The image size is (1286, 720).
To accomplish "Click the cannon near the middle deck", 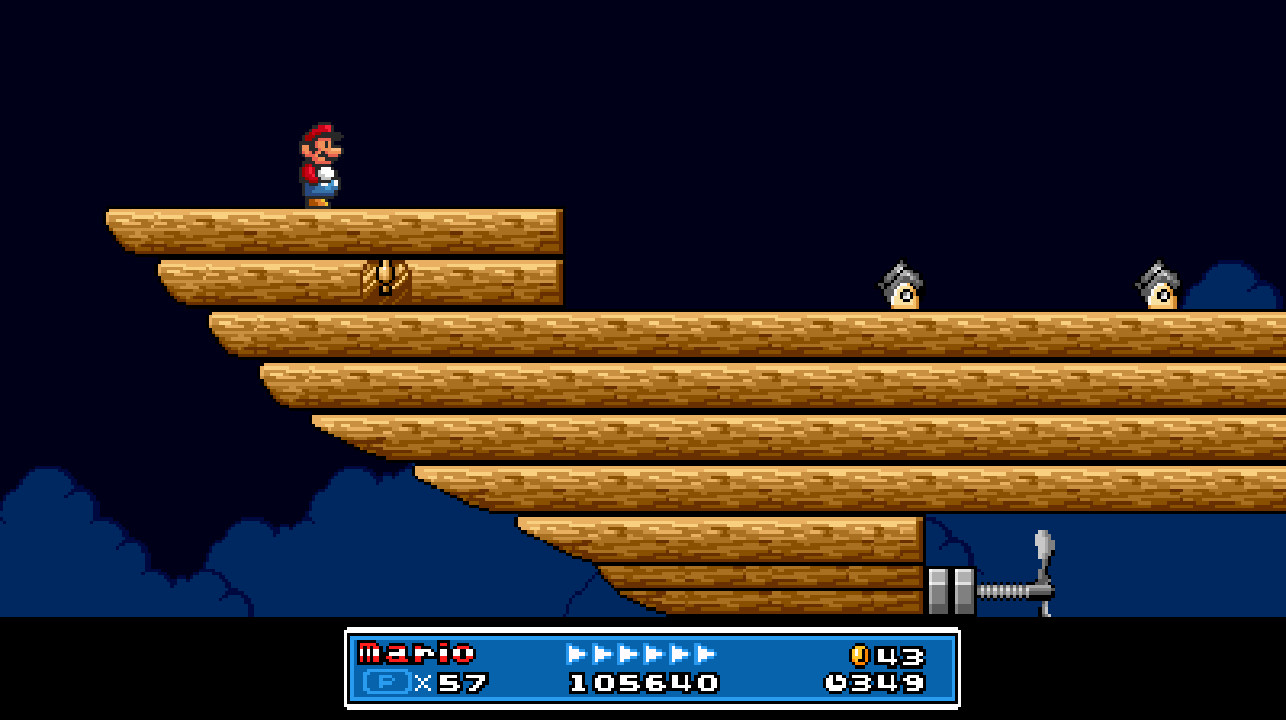I will click(x=903, y=283).
